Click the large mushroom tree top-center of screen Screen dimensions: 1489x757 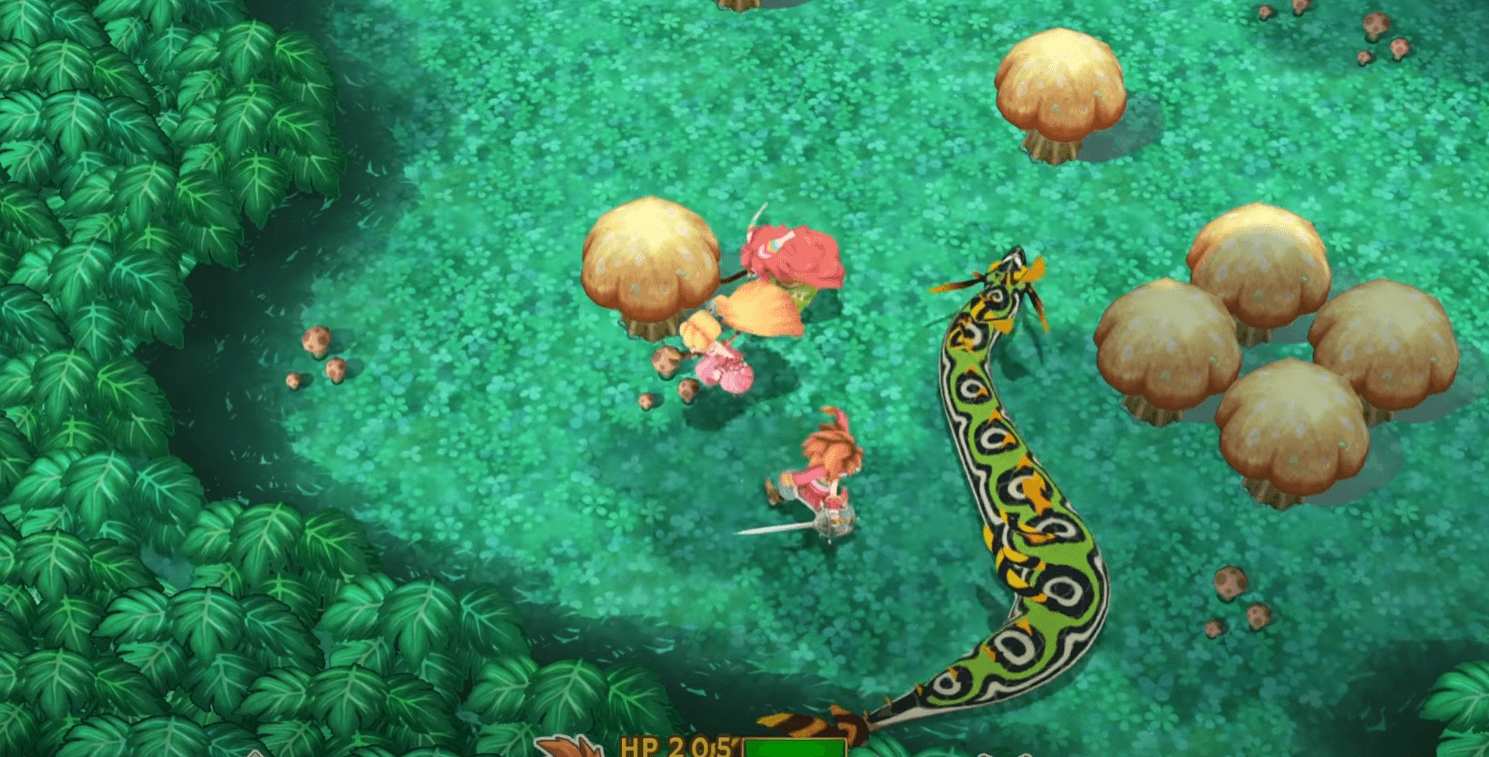coord(1063,80)
